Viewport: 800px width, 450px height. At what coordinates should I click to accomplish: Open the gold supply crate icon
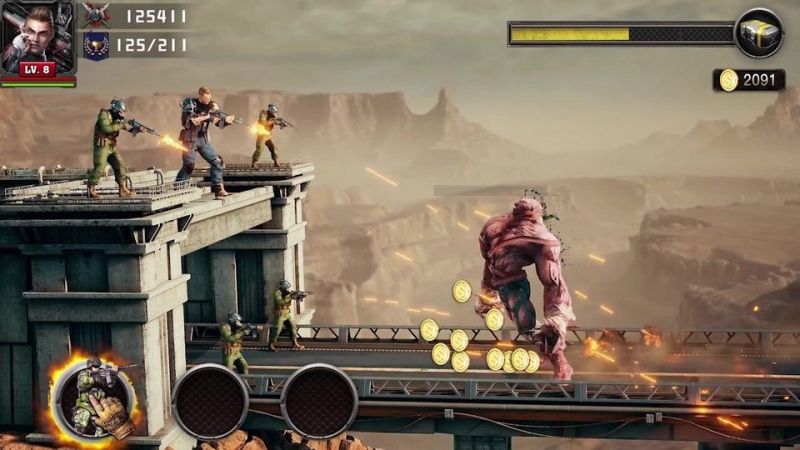[x=758, y=33]
